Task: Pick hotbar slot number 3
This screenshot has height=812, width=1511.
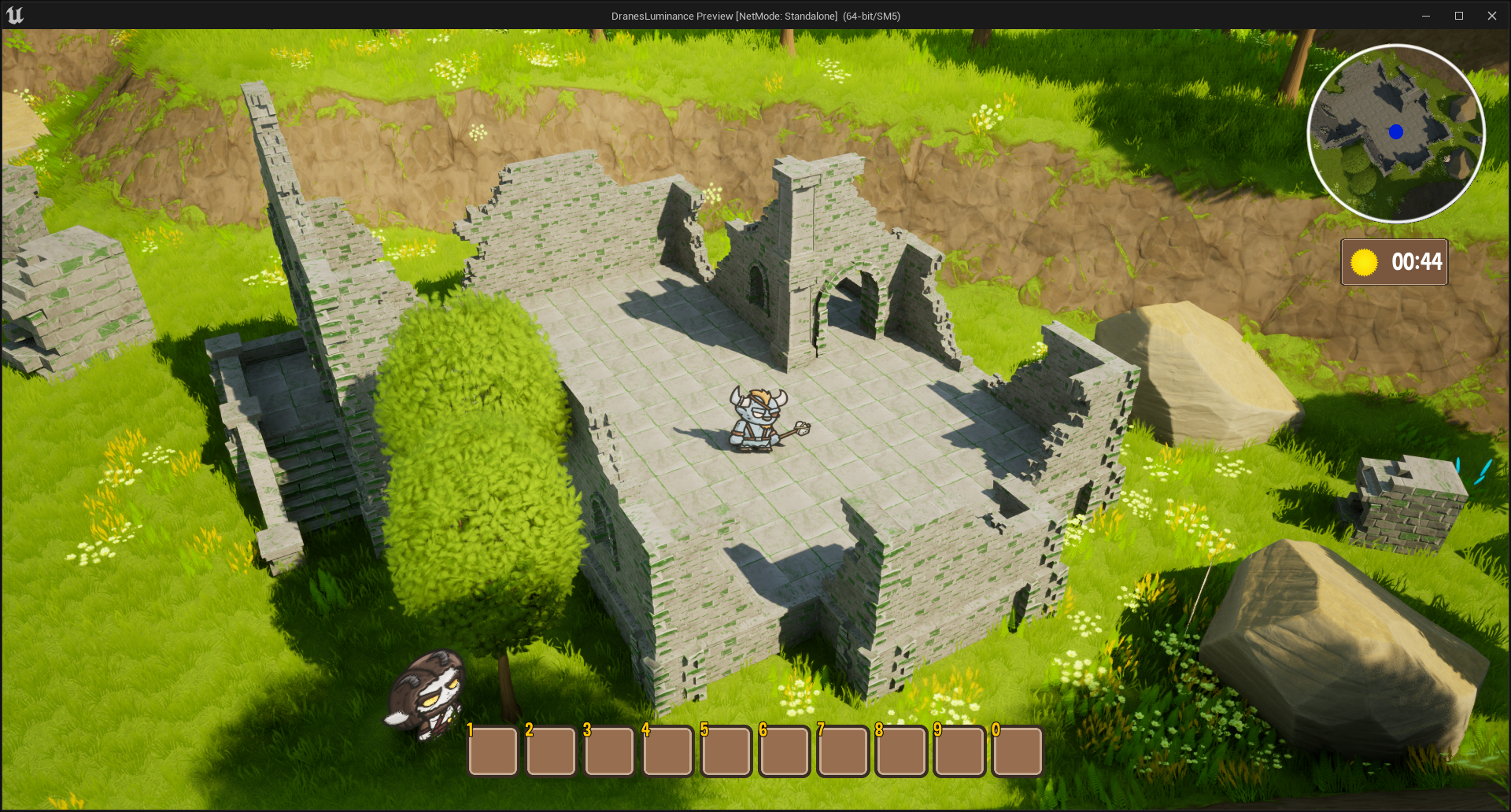Action: 609,751
